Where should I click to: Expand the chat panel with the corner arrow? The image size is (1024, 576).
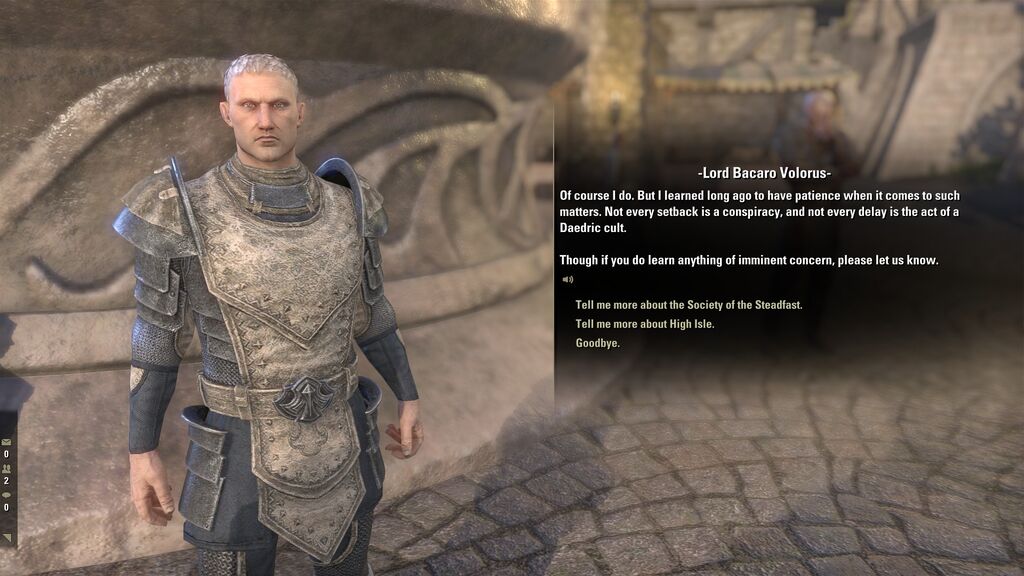8,538
